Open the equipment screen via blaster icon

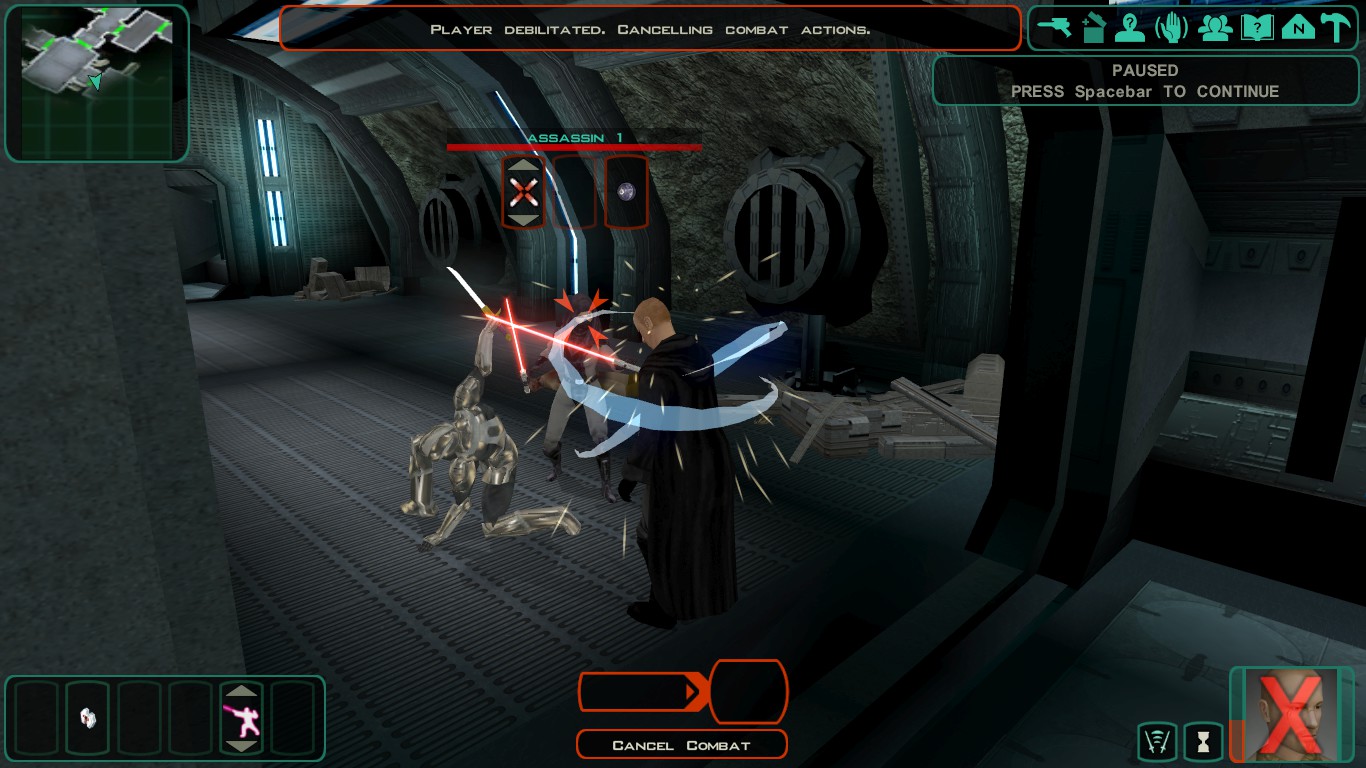[1054, 28]
